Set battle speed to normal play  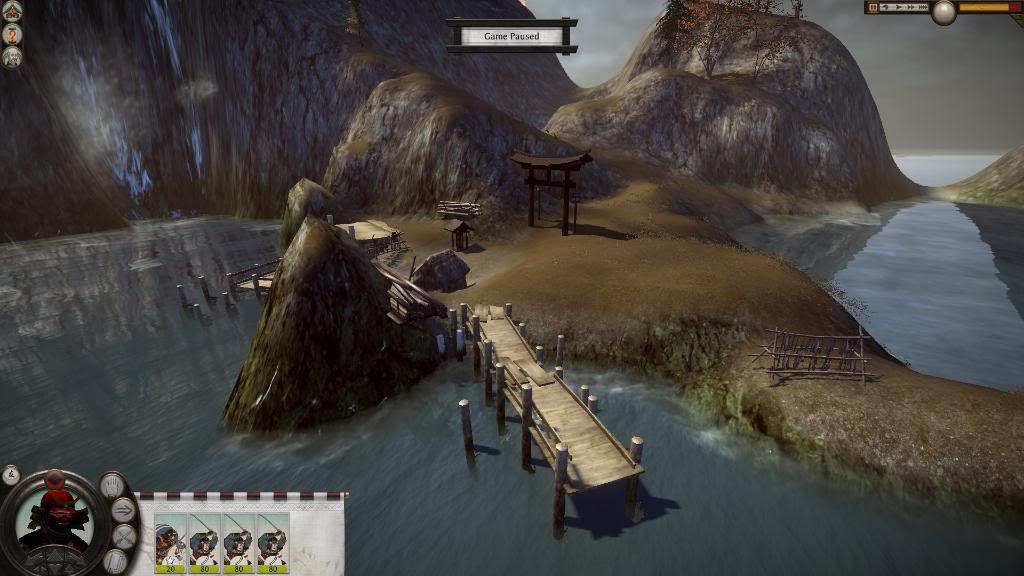[897, 7]
